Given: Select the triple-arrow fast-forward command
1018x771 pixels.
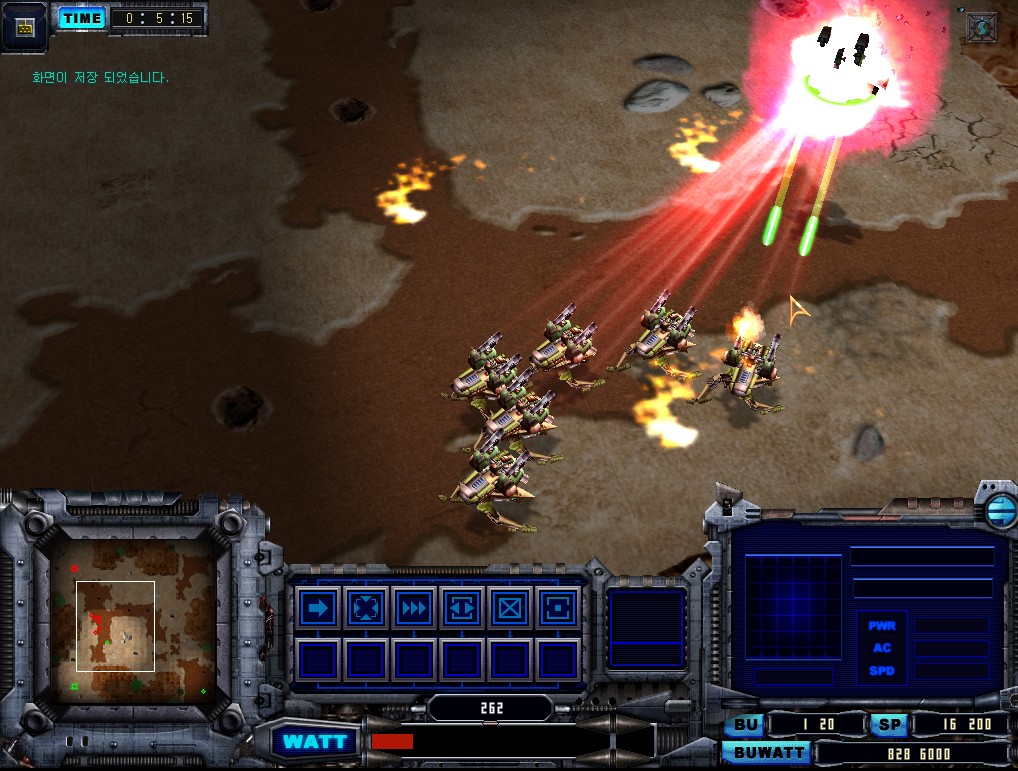Looking at the screenshot, I should point(414,608).
